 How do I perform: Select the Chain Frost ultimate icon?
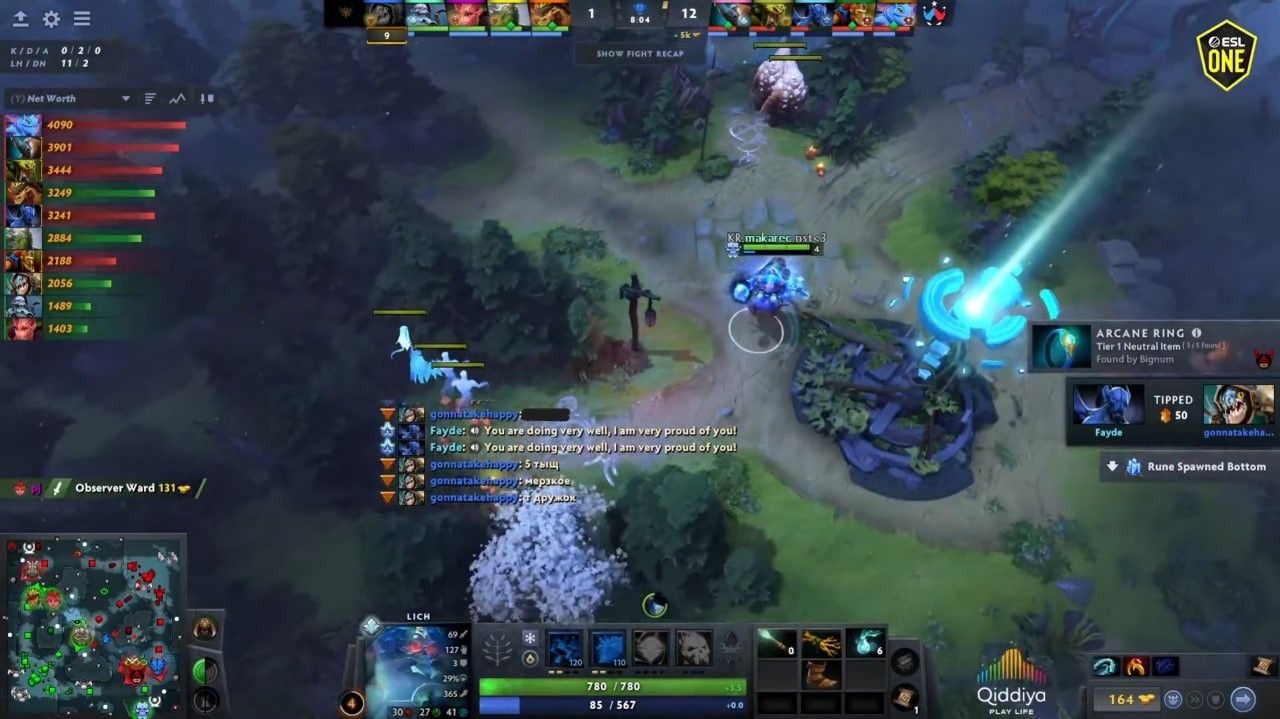(694, 648)
